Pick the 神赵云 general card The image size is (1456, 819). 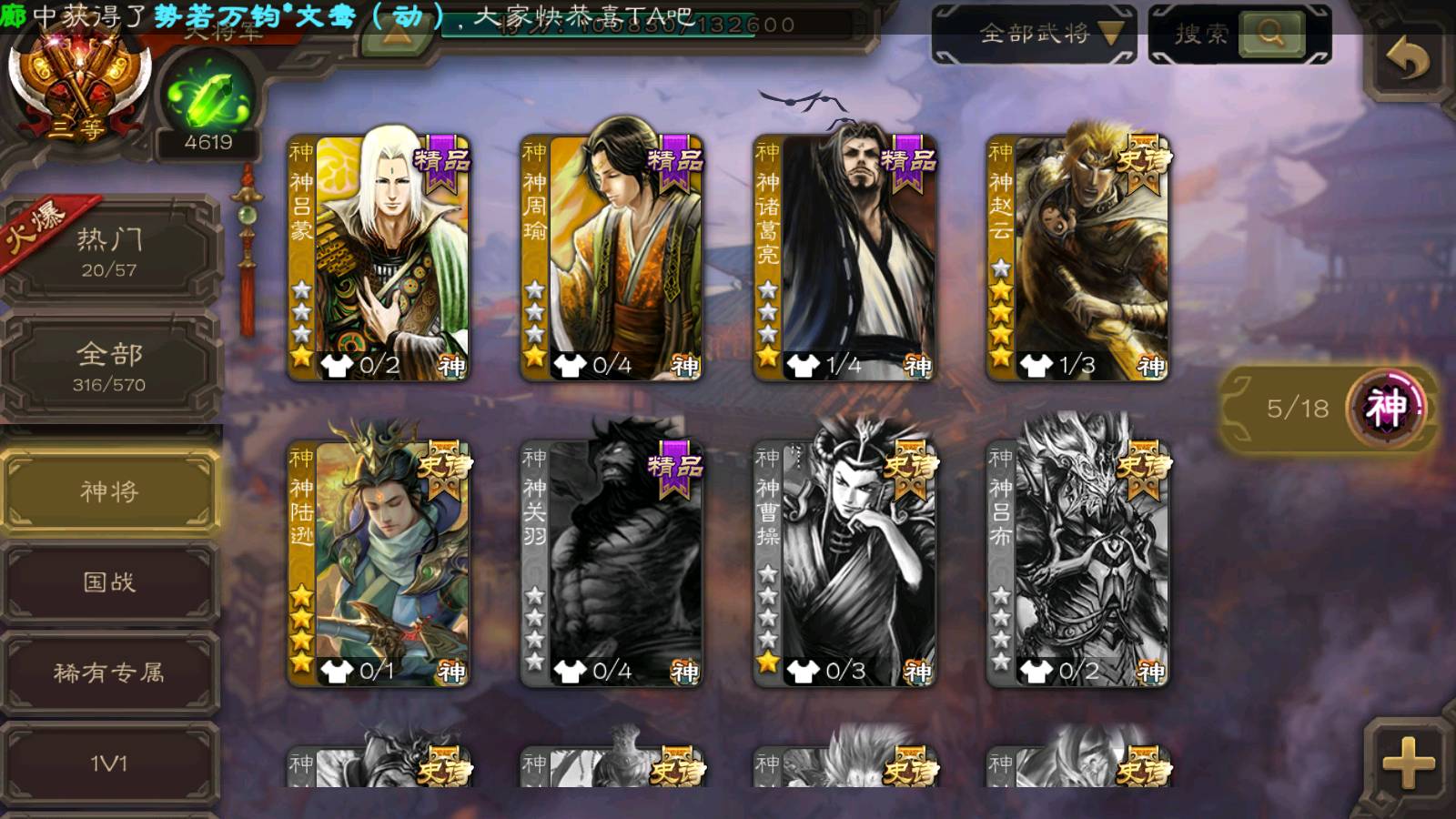1078,258
